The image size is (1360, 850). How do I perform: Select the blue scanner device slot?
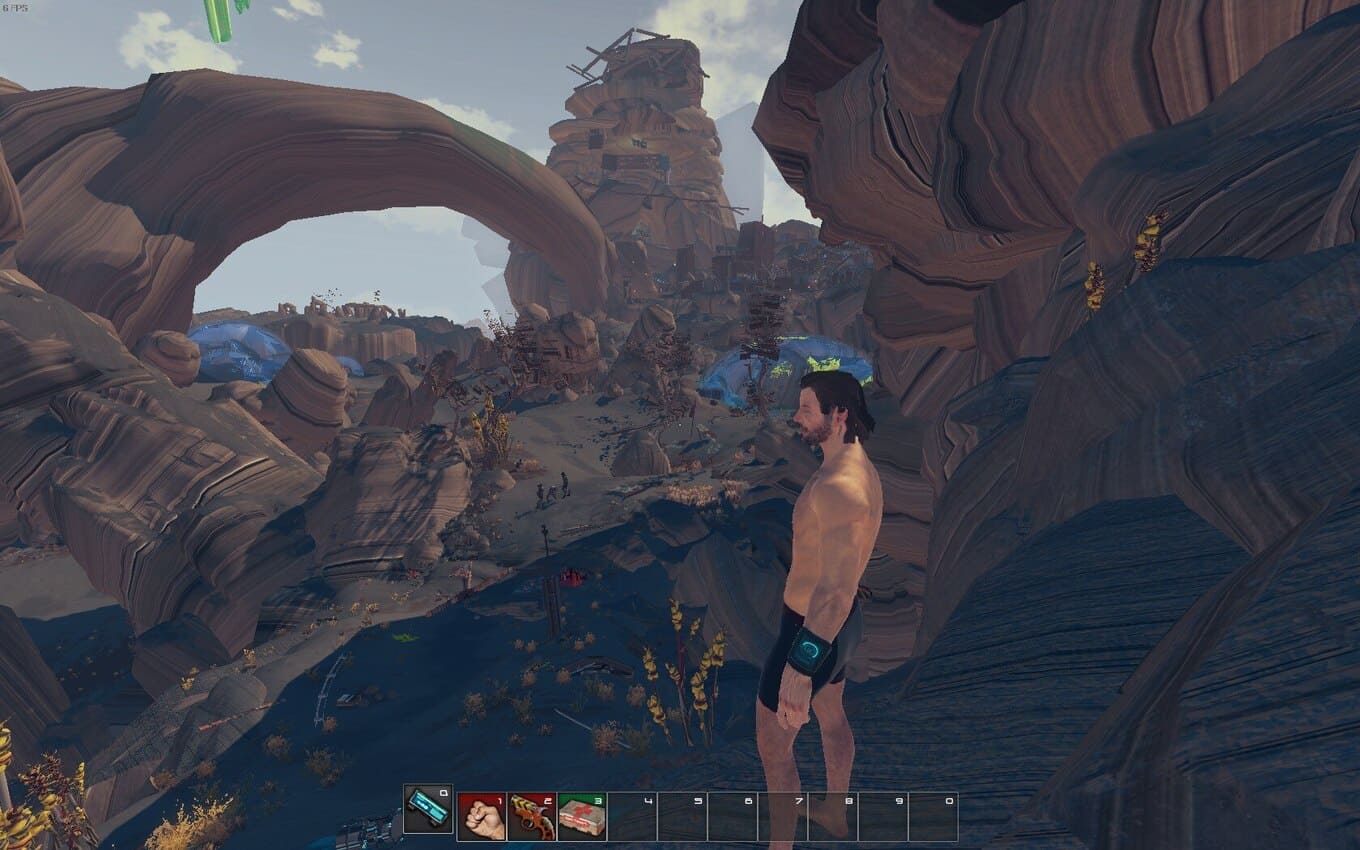(428, 809)
